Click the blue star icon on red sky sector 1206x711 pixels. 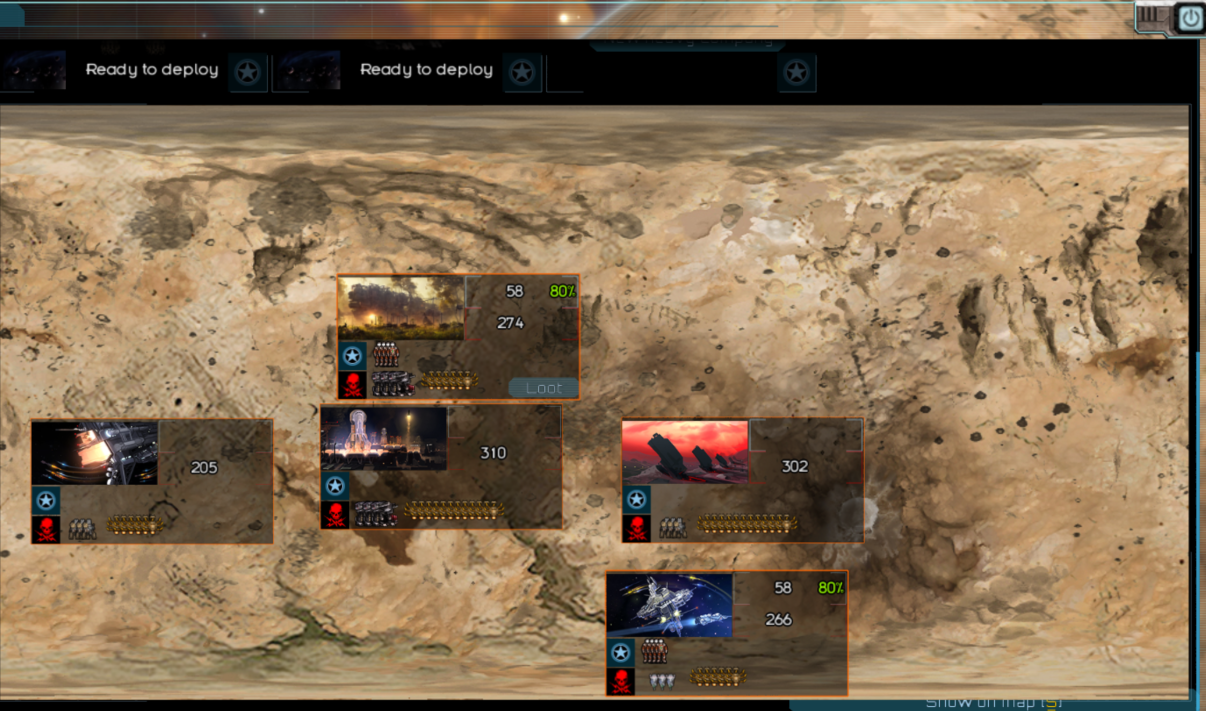pos(636,500)
